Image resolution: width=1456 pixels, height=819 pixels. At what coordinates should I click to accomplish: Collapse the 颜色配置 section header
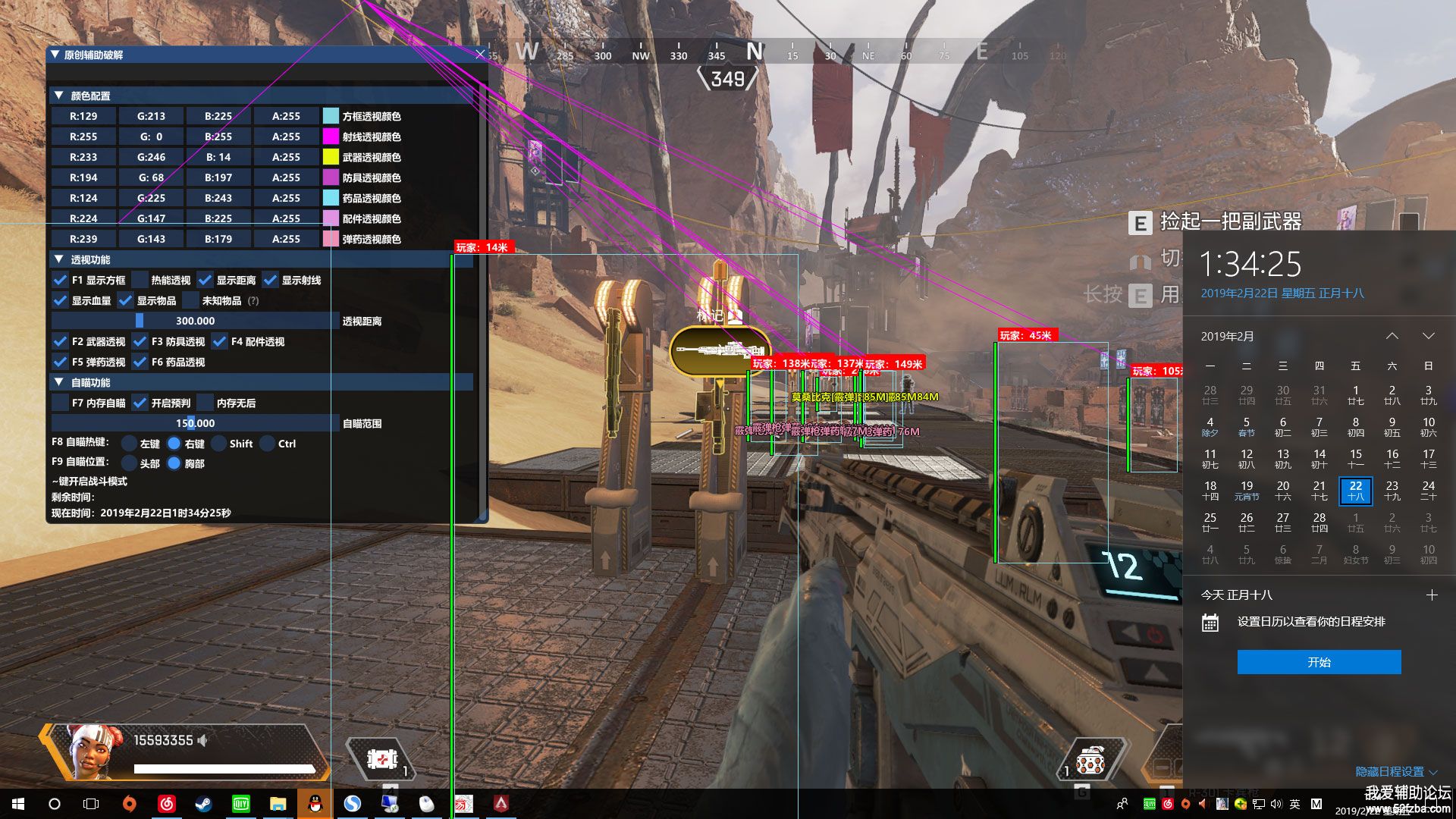[58, 96]
